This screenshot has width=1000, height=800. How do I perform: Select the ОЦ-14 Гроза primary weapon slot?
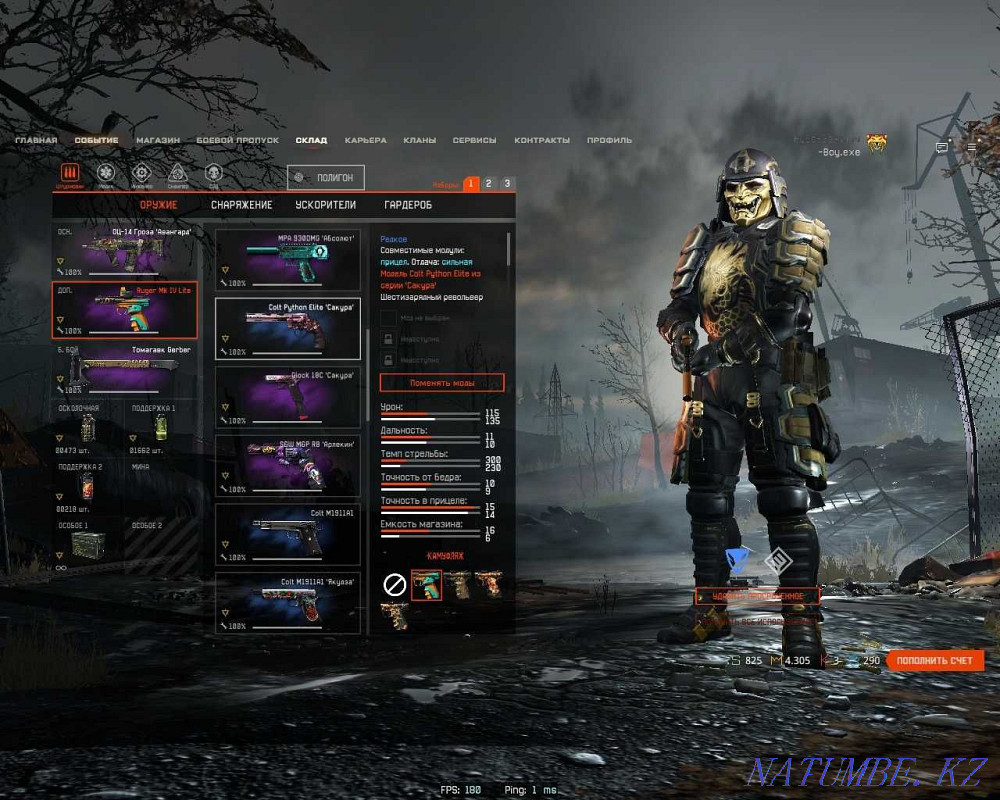[124, 250]
